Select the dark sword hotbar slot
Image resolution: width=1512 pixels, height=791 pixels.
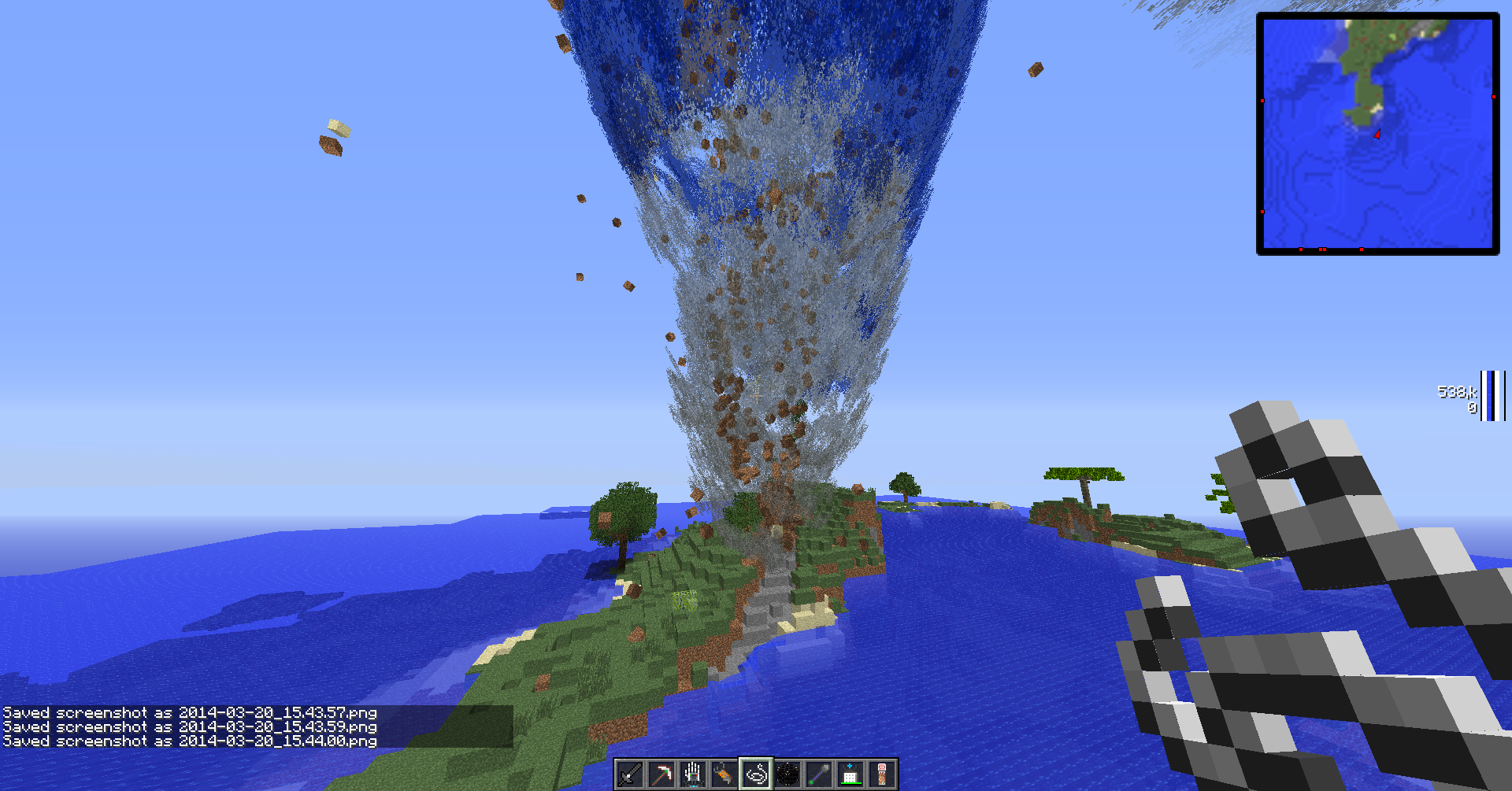point(630,775)
